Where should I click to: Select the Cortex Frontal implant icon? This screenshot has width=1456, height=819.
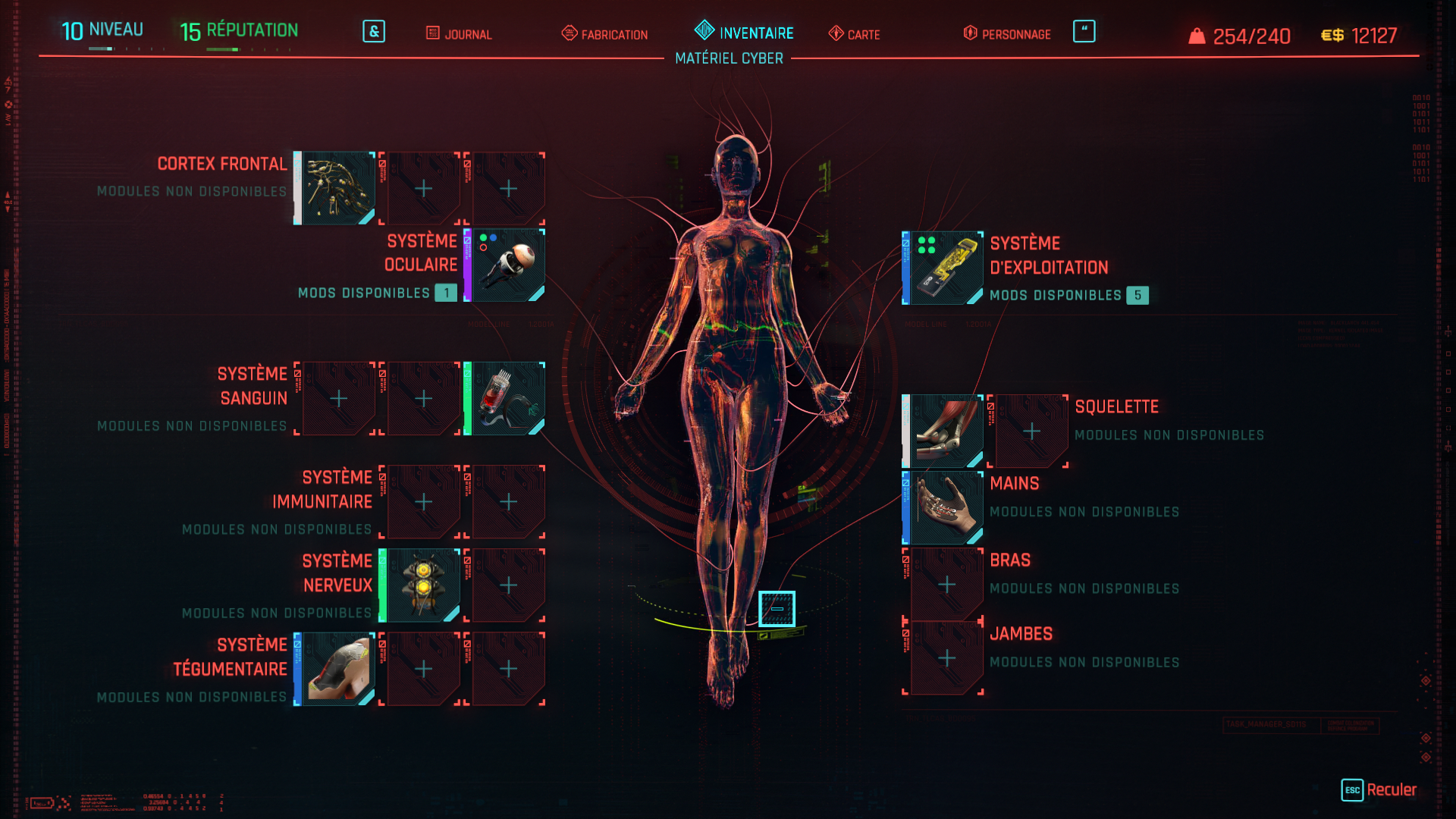[x=337, y=187]
